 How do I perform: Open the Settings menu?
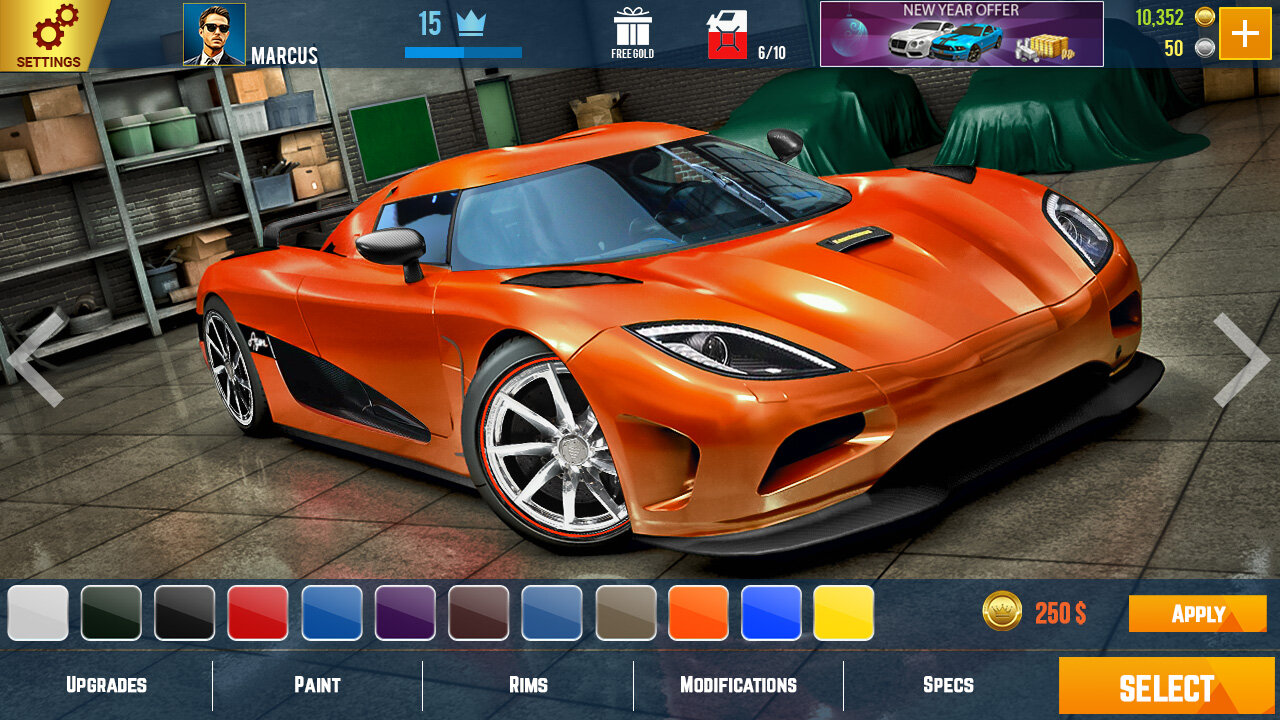pyautogui.click(x=50, y=35)
